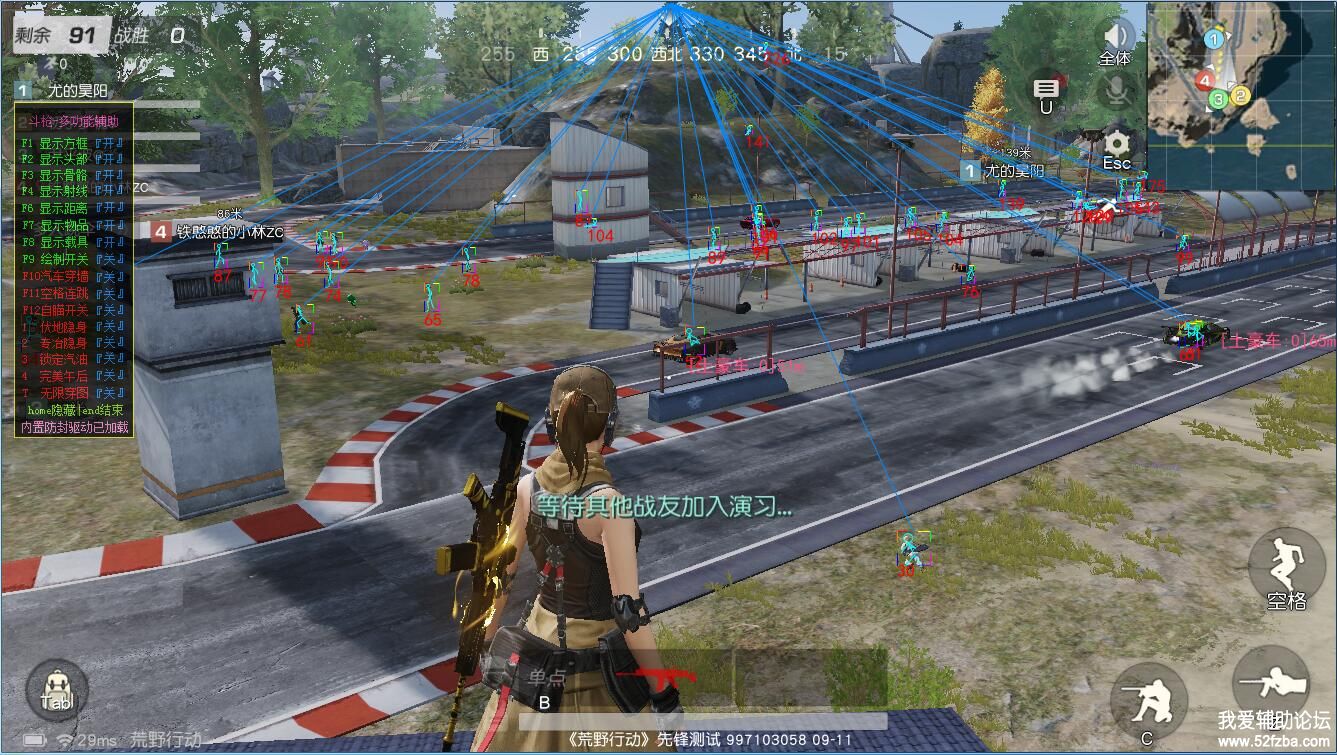Open the backpack inventory icon
Viewport: 1337px width, 755px height.
click(57, 687)
